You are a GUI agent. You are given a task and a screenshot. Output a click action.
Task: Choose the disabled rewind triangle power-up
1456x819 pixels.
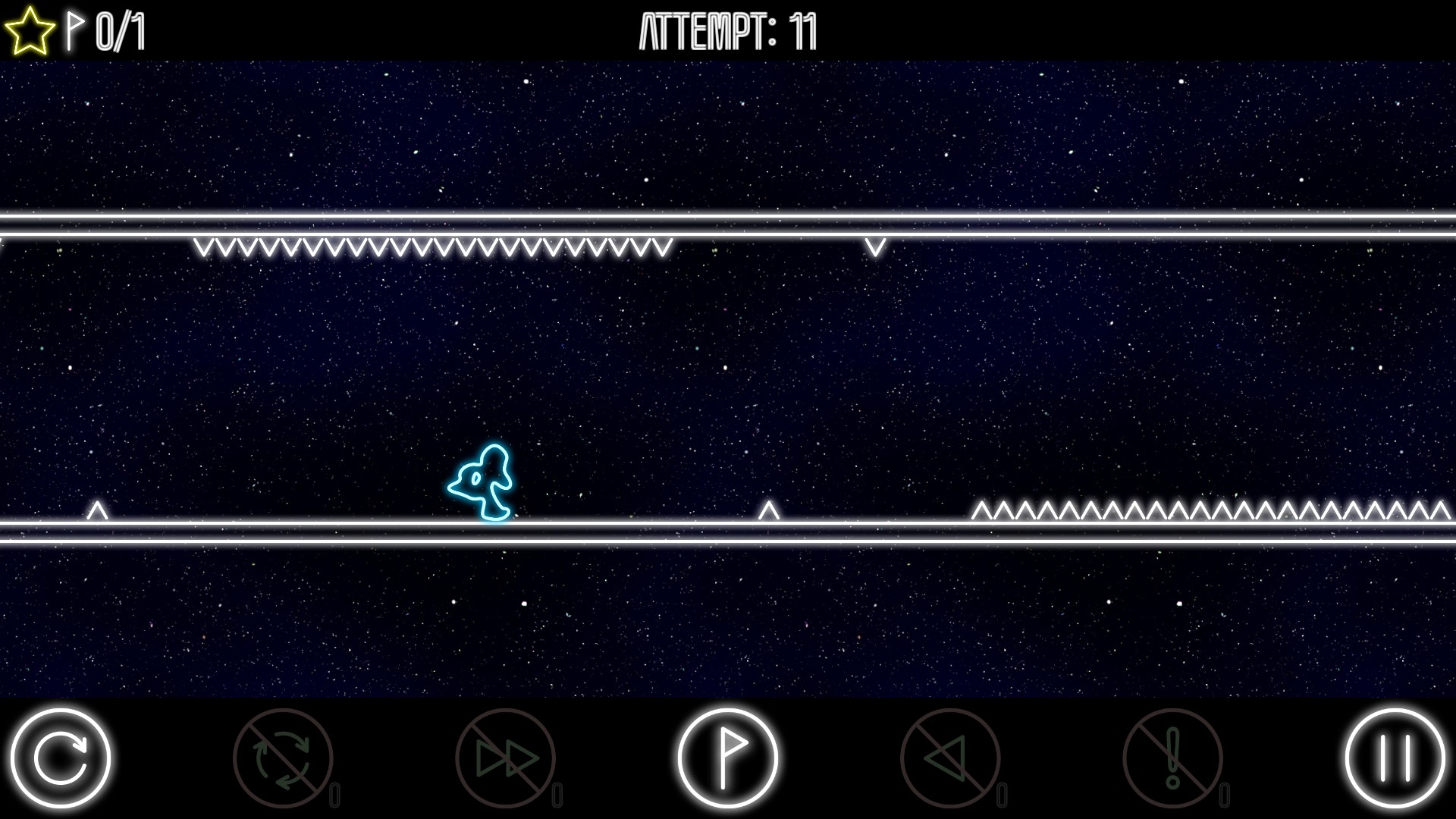click(949, 758)
